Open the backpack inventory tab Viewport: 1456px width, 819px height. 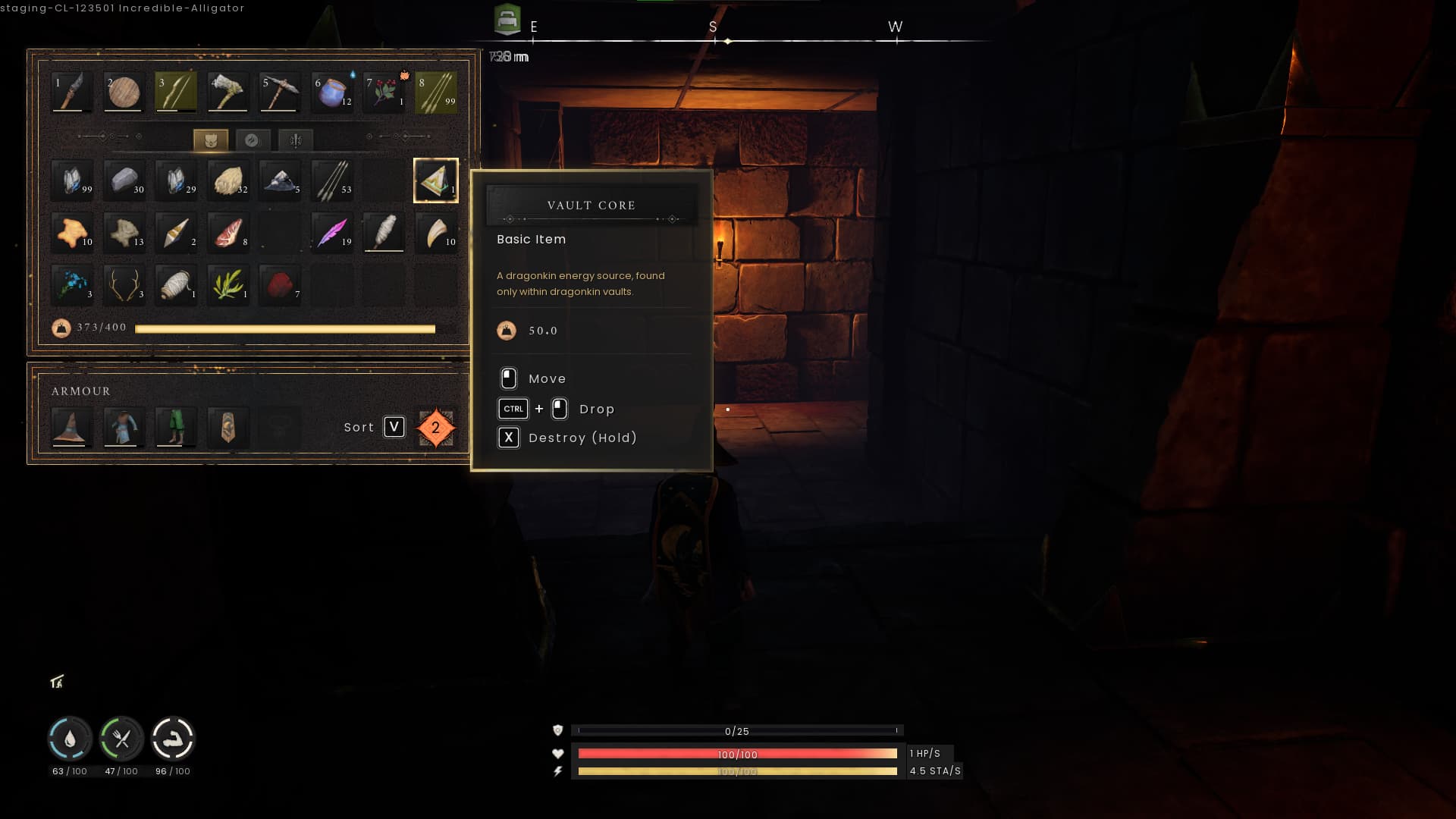point(210,140)
